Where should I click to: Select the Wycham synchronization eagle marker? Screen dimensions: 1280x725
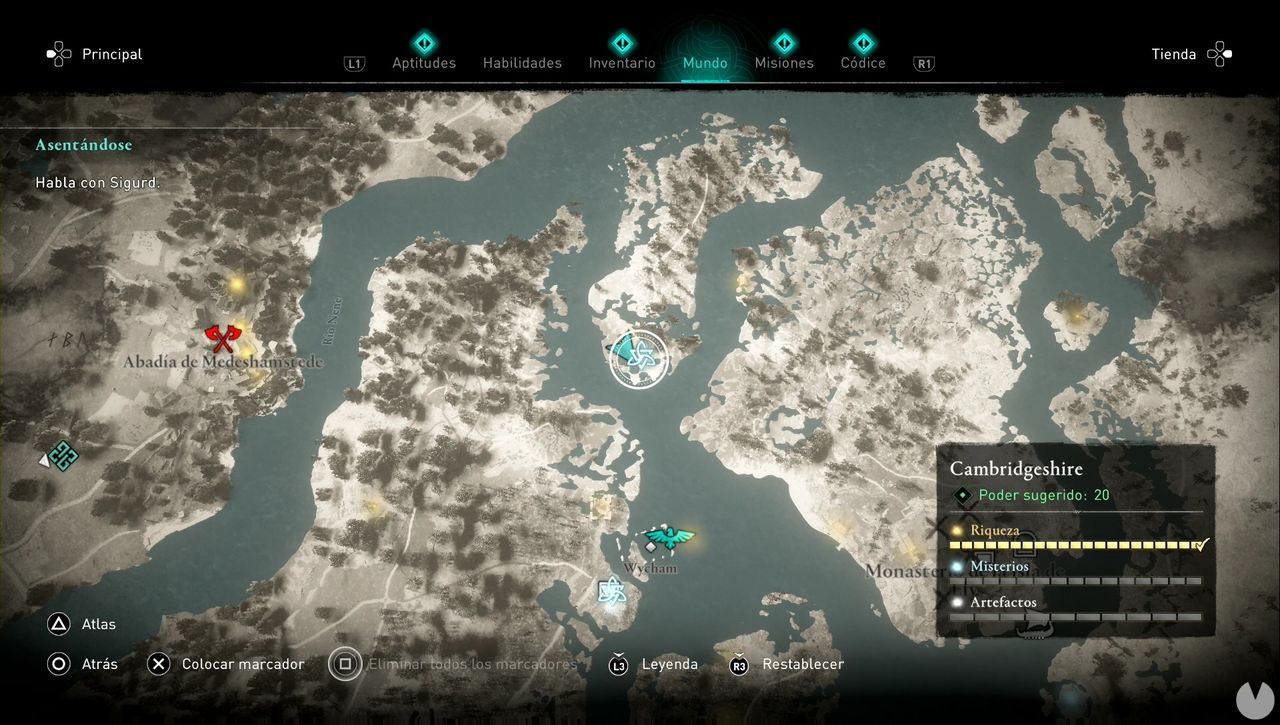click(x=668, y=539)
